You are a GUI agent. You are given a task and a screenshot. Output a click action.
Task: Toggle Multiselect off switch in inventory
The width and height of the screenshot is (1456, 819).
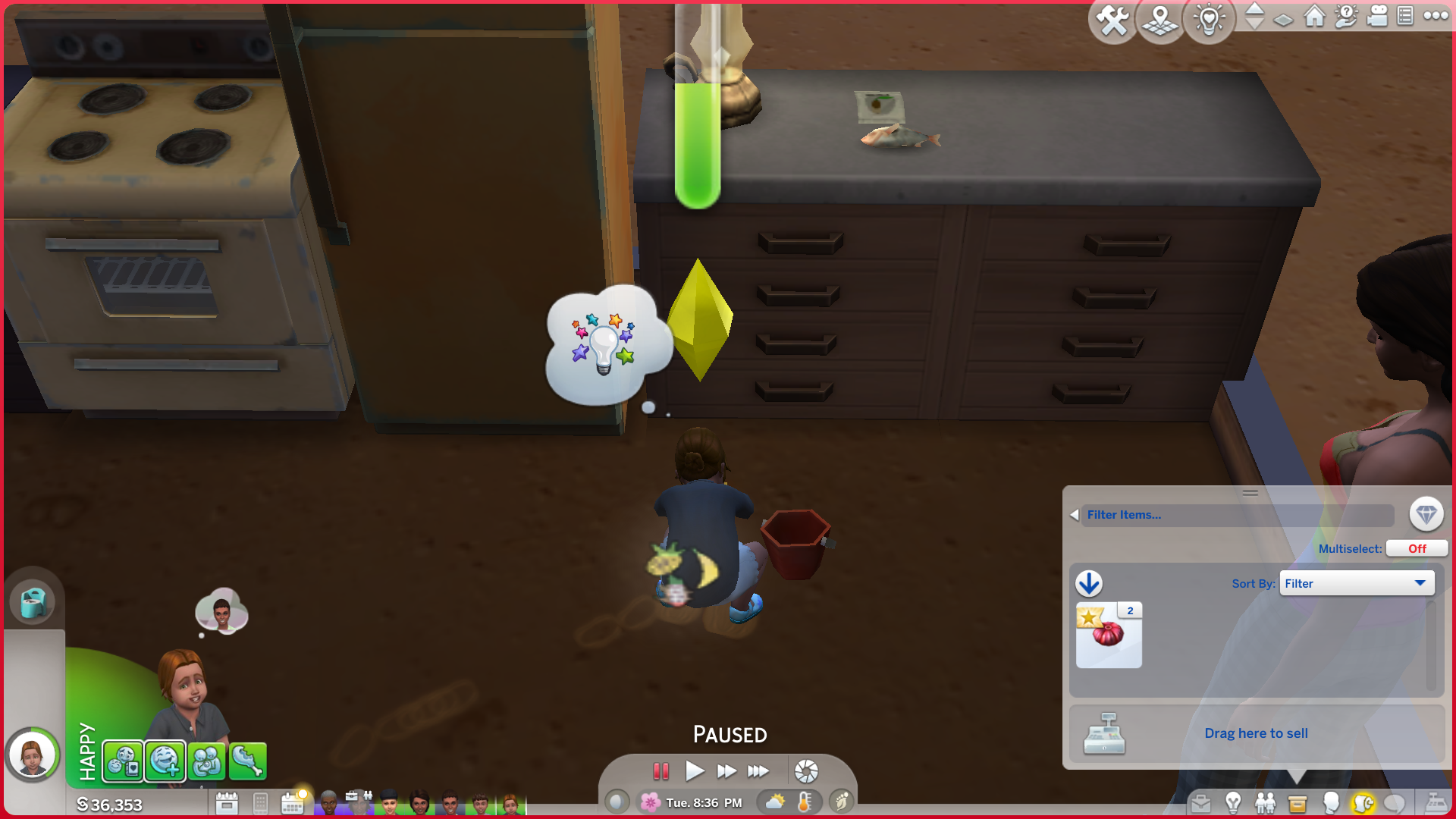(x=1417, y=548)
